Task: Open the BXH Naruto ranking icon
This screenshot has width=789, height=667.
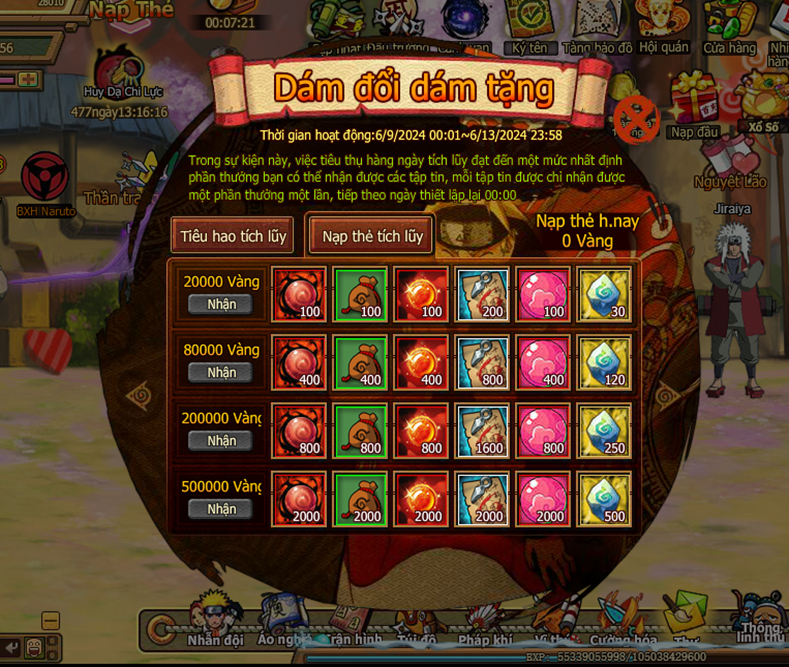Action: point(45,181)
